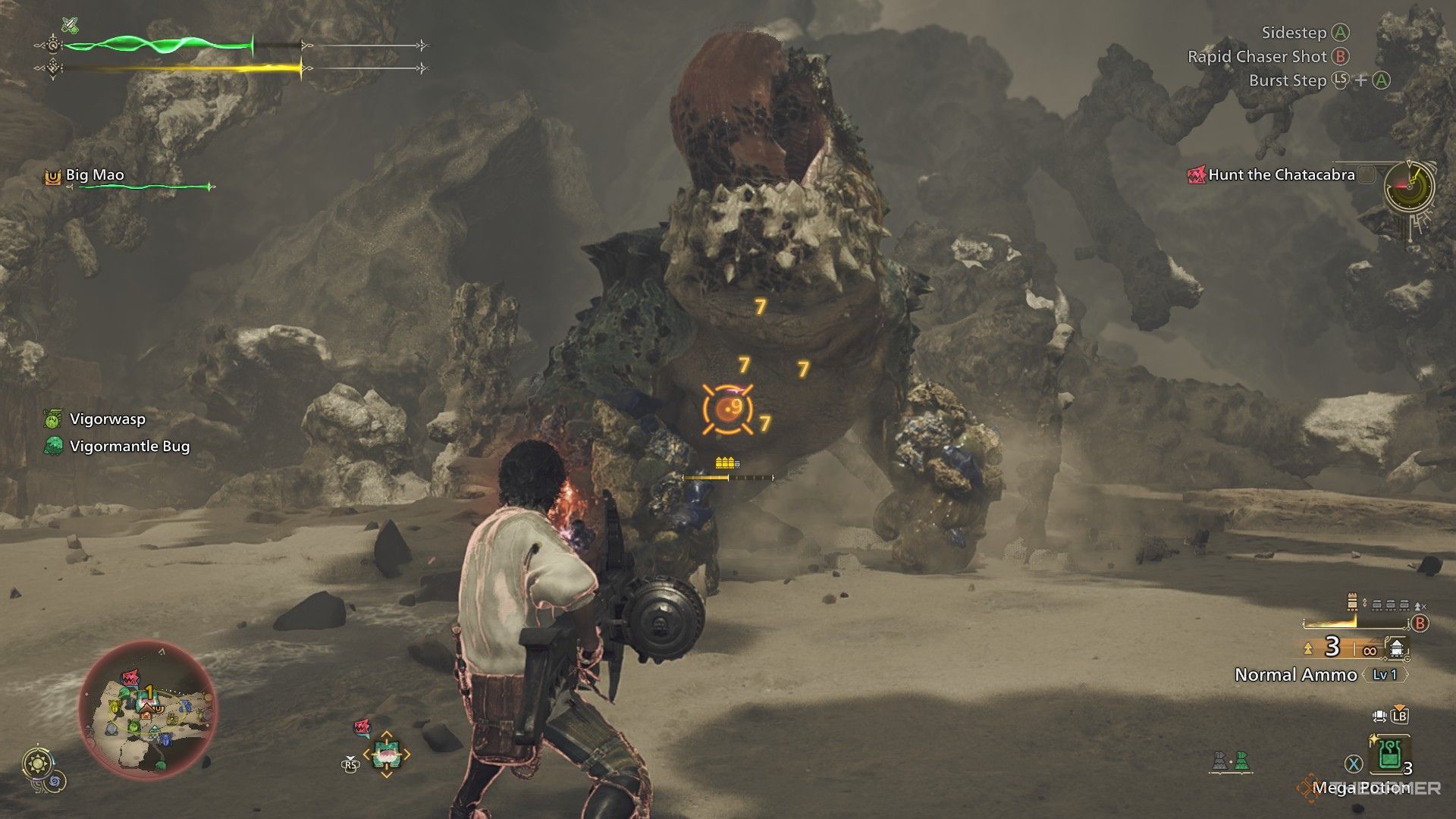Click the quest timer clock icon
Image resolution: width=1456 pixels, height=819 pixels.
tap(1408, 186)
